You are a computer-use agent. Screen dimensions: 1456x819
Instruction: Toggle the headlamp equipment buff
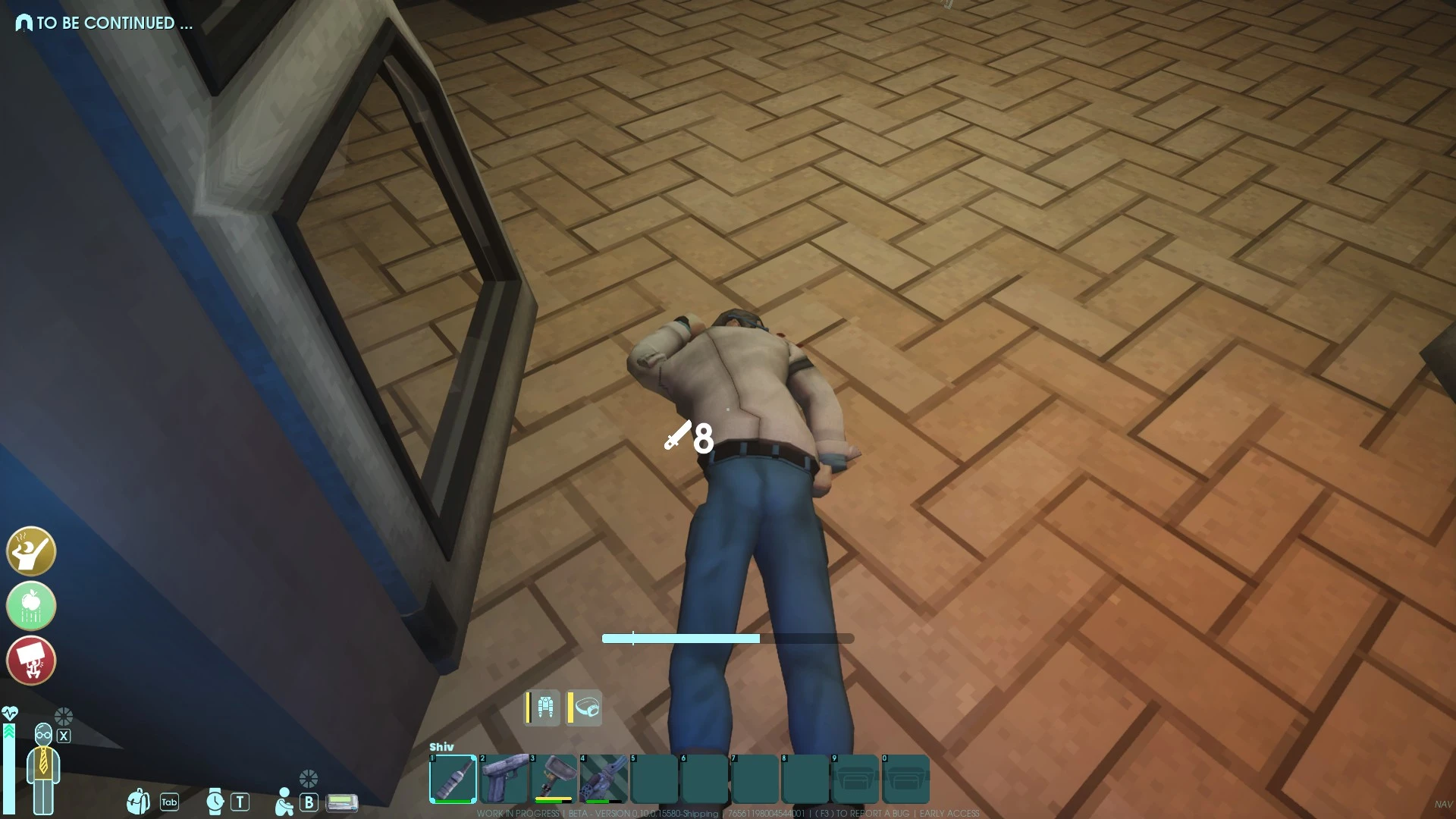pos(585,707)
